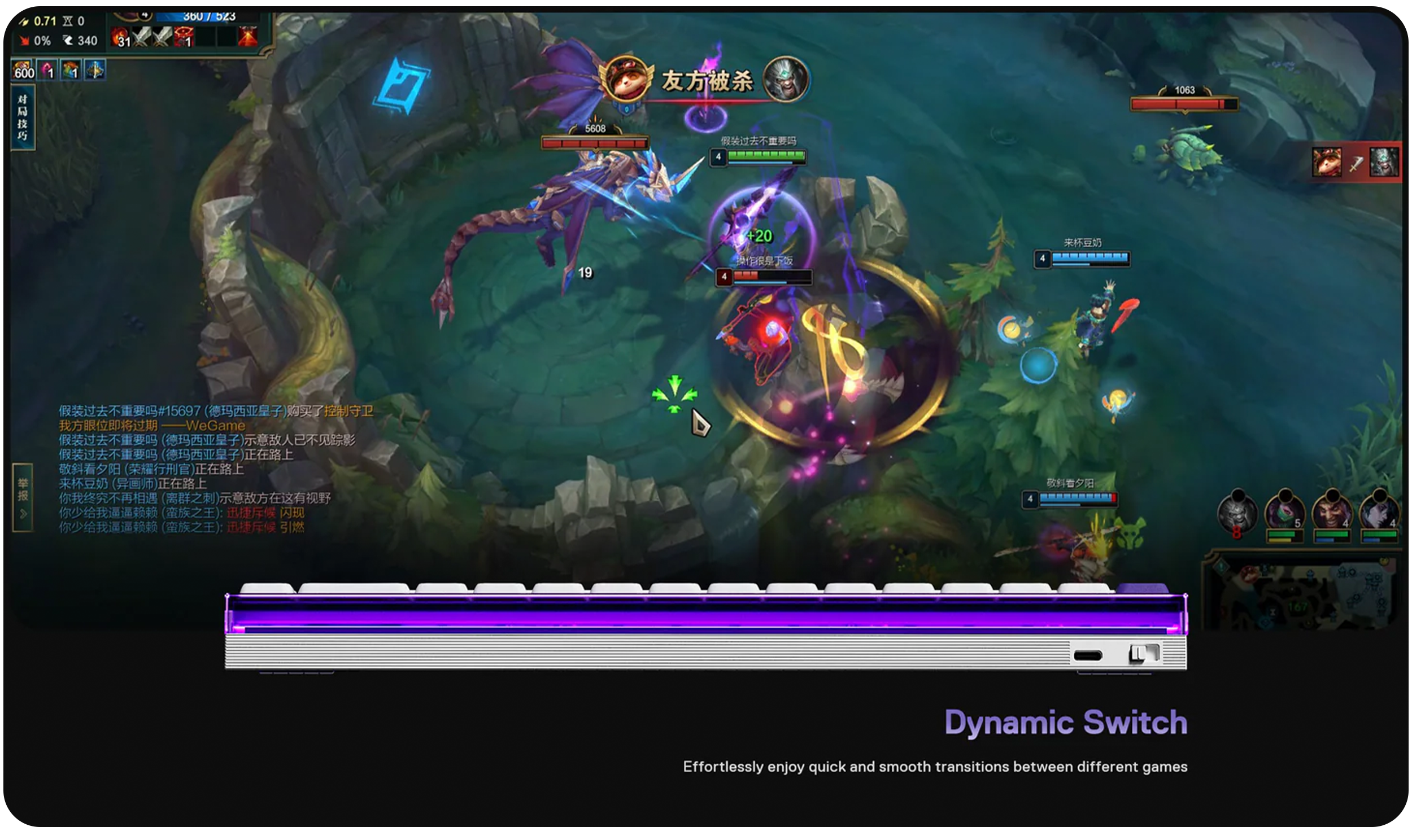Select the red swirl item showing 31
The height and width of the screenshot is (840, 1412).
pyautogui.click(x=121, y=37)
